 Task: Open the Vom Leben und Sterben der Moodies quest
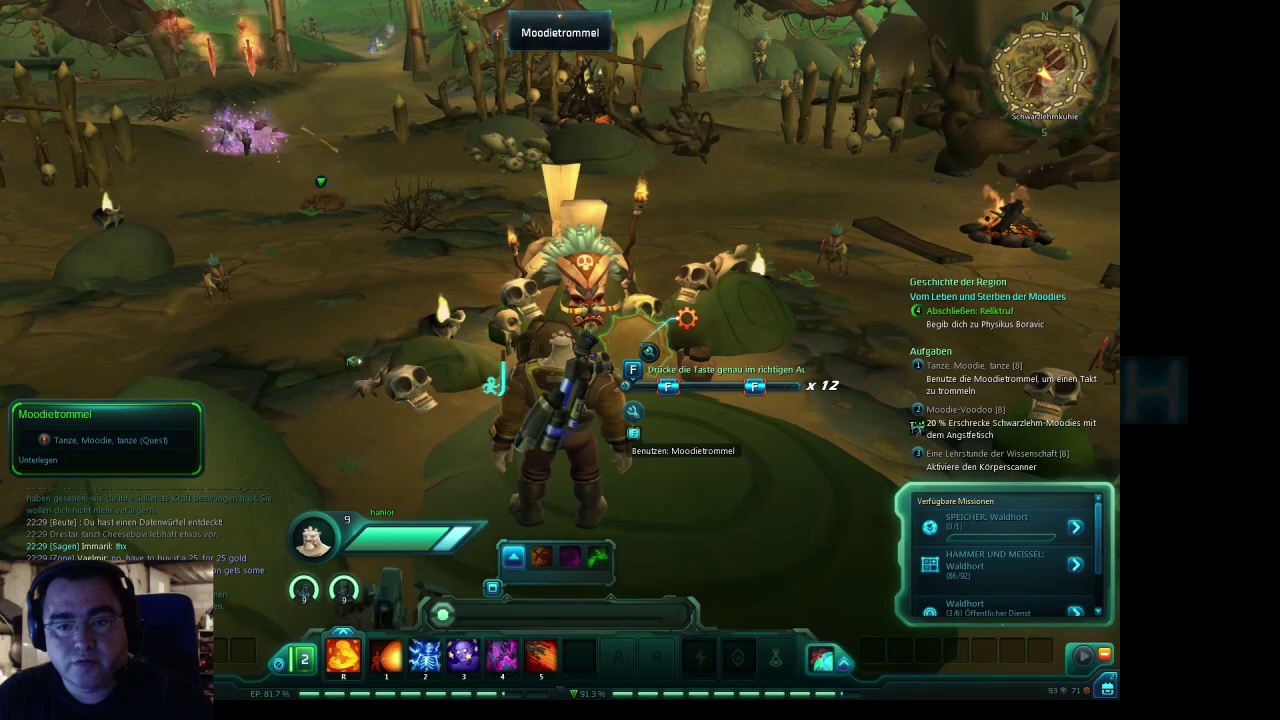coord(987,296)
